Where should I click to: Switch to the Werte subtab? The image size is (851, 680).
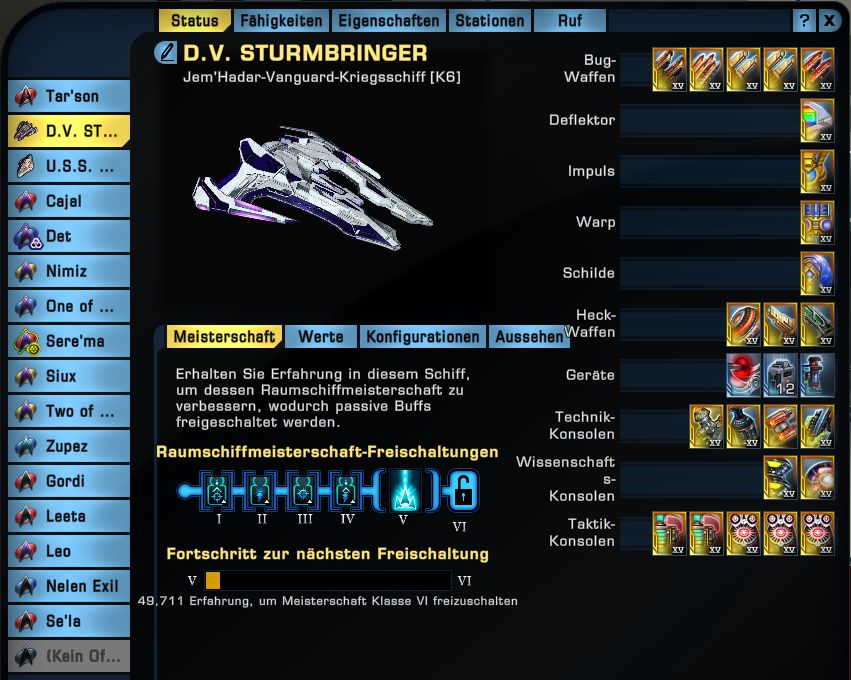(x=320, y=337)
